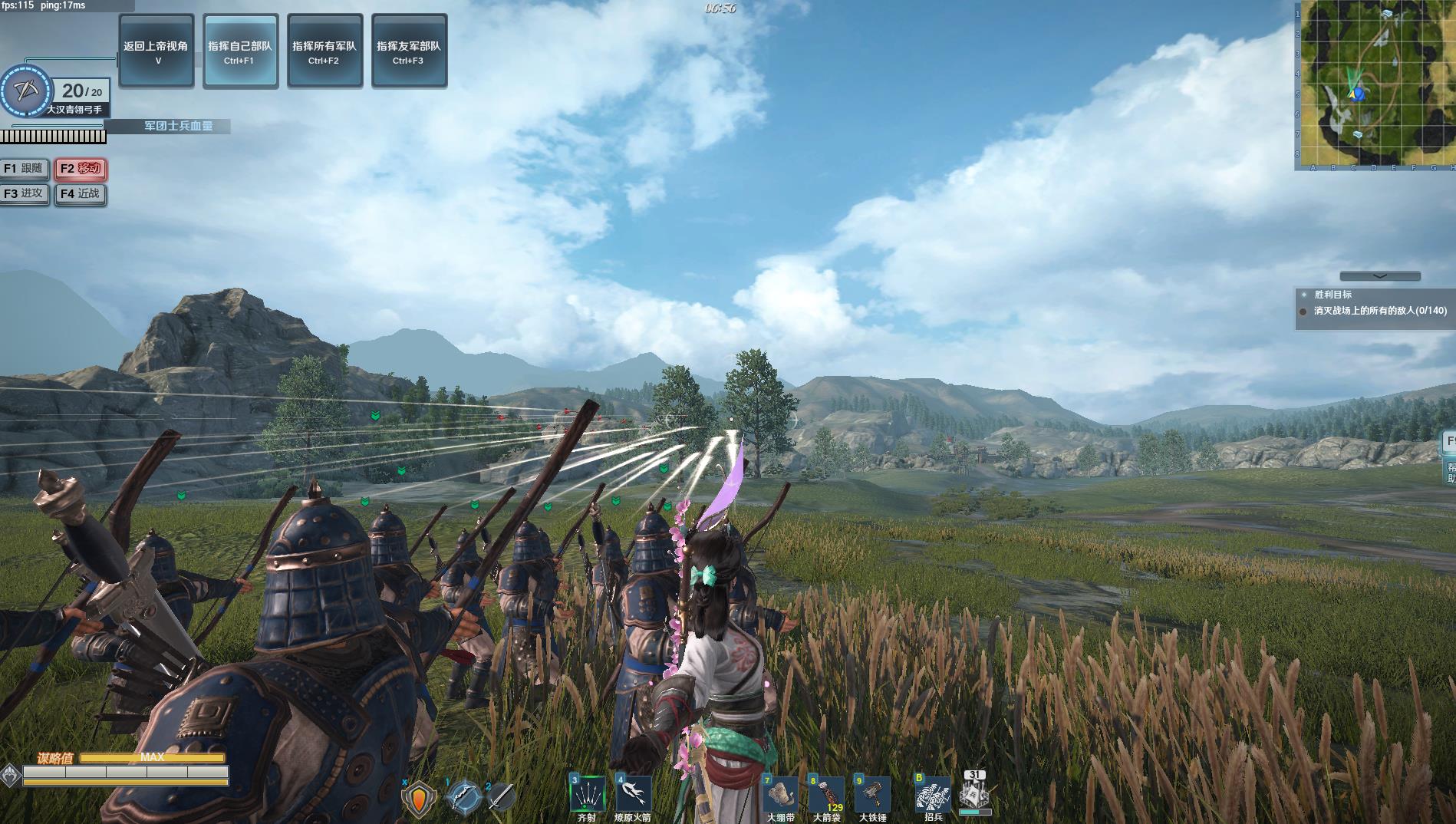Issue the 移动 move order

pyautogui.click(x=81, y=169)
